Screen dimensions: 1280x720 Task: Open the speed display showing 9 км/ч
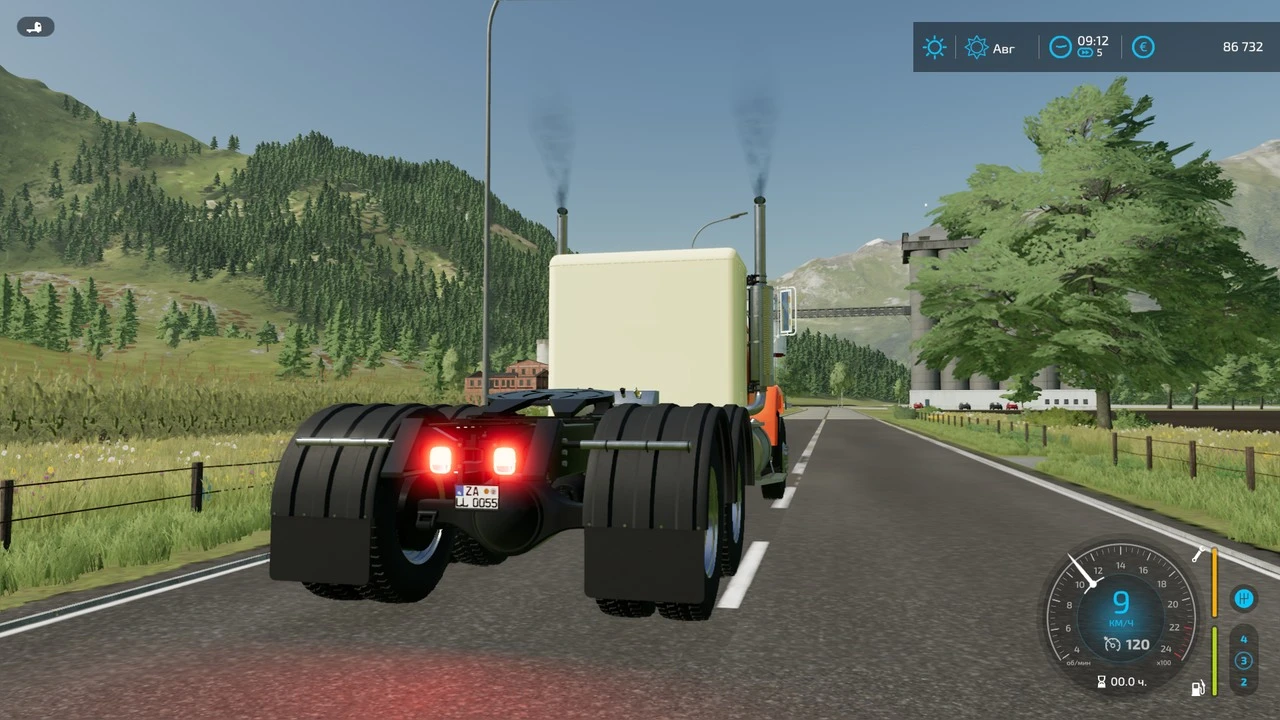(x=1121, y=601)
